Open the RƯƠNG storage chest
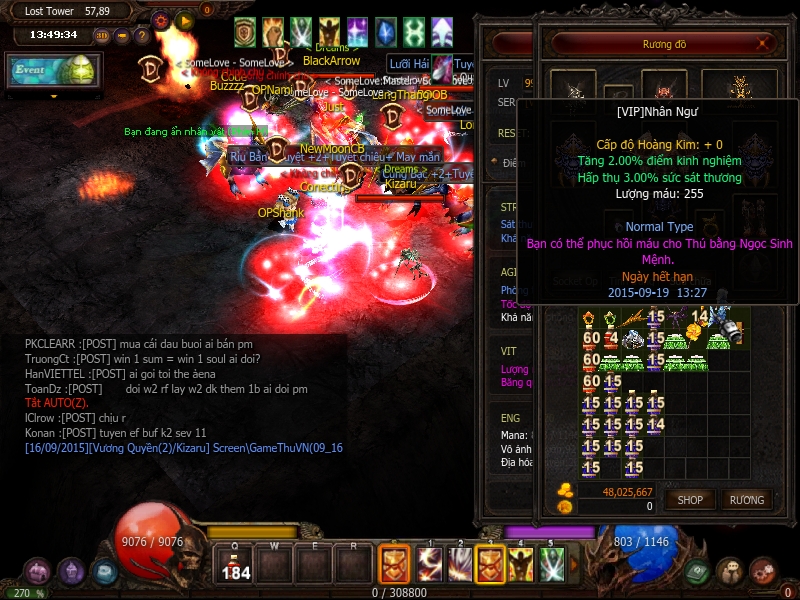The height and width of the screenshot is (600, 800). click(x=746, y=499)
